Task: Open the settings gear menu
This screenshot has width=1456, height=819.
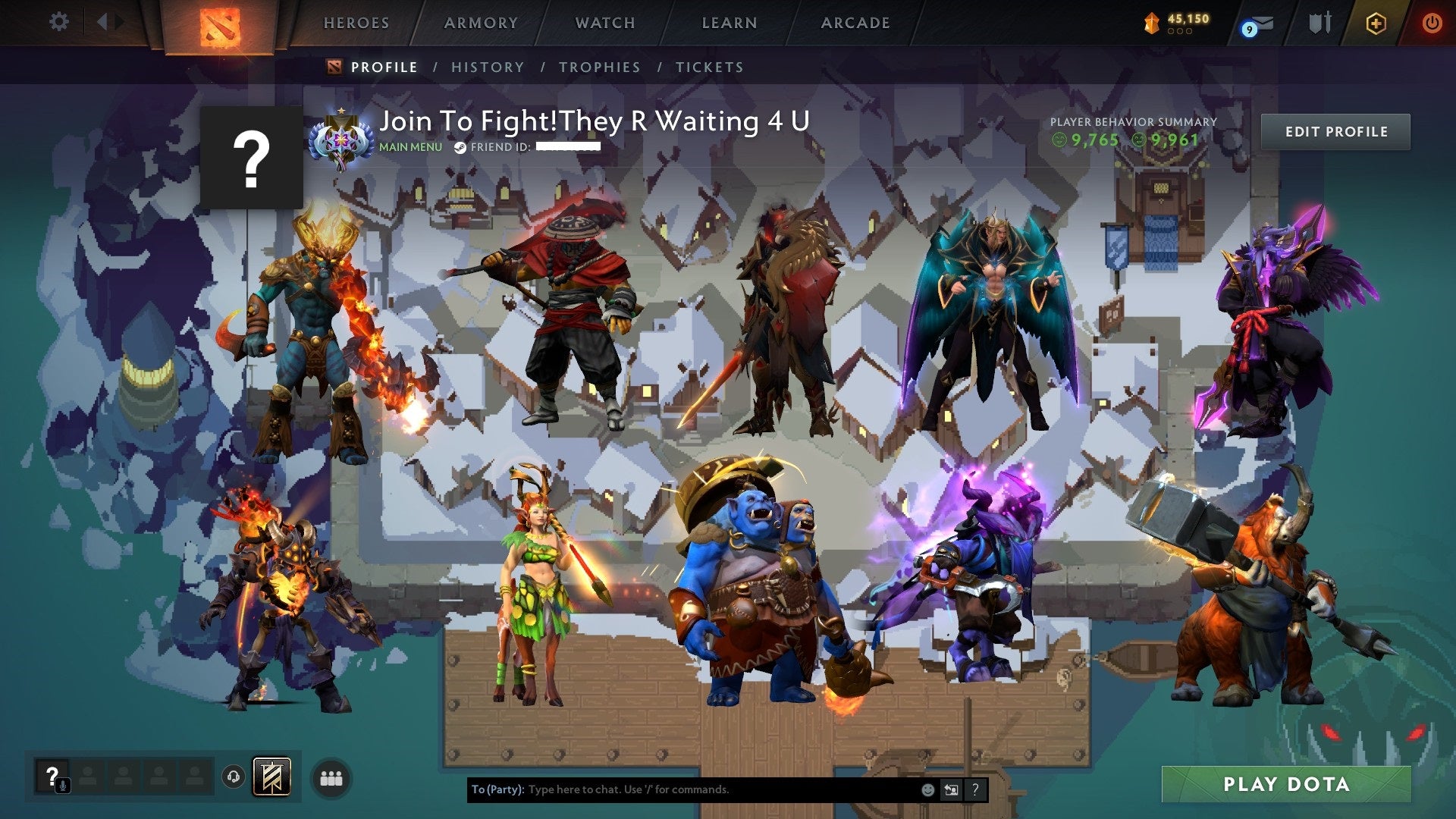Action: pos(58,22)
